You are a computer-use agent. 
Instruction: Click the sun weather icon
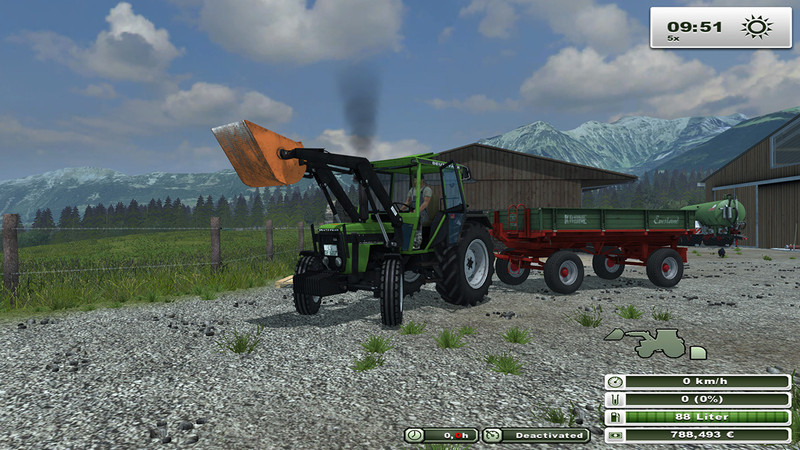click(756, 27)
